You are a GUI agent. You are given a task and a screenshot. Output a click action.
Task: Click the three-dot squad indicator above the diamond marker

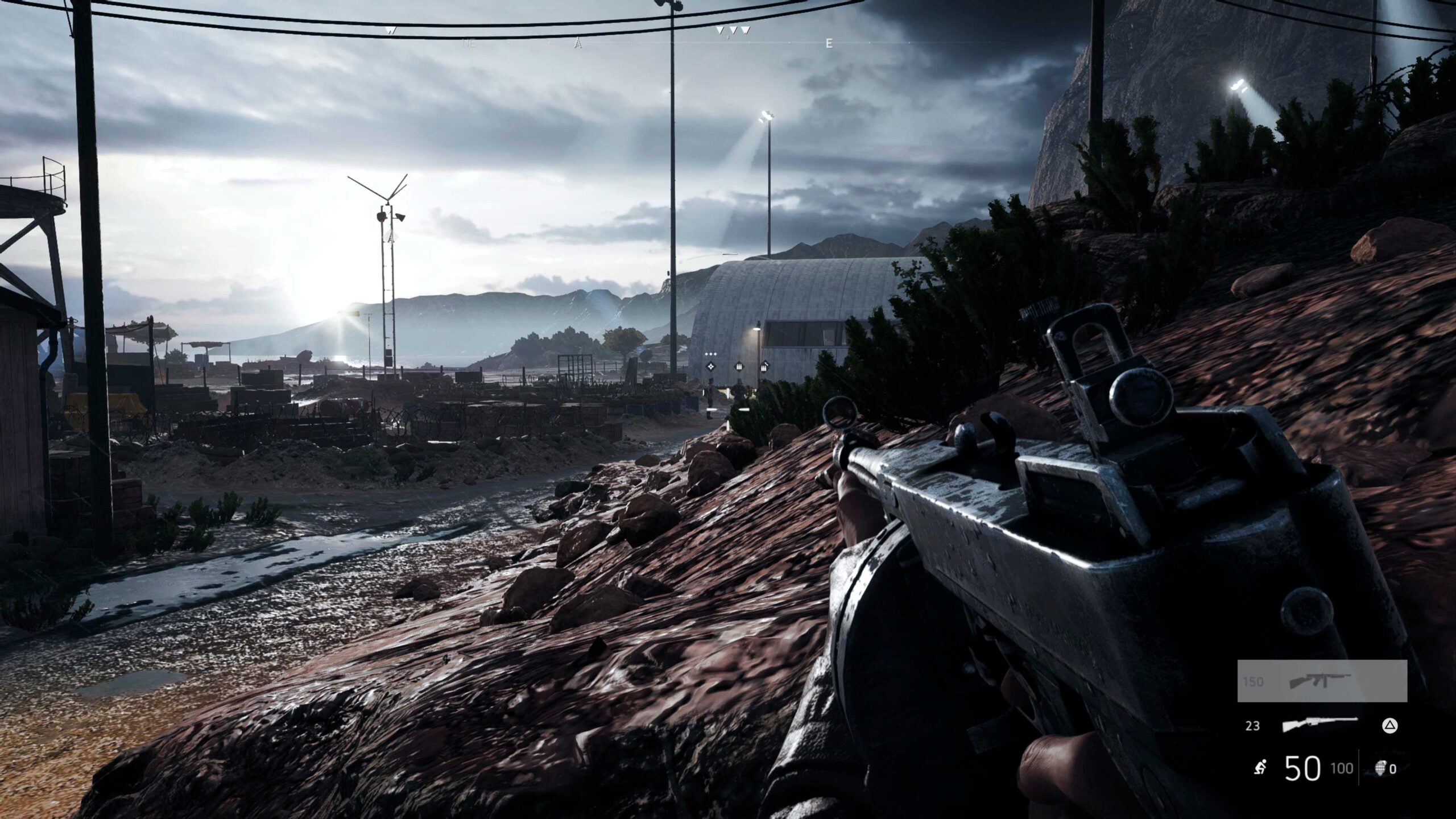710,354
